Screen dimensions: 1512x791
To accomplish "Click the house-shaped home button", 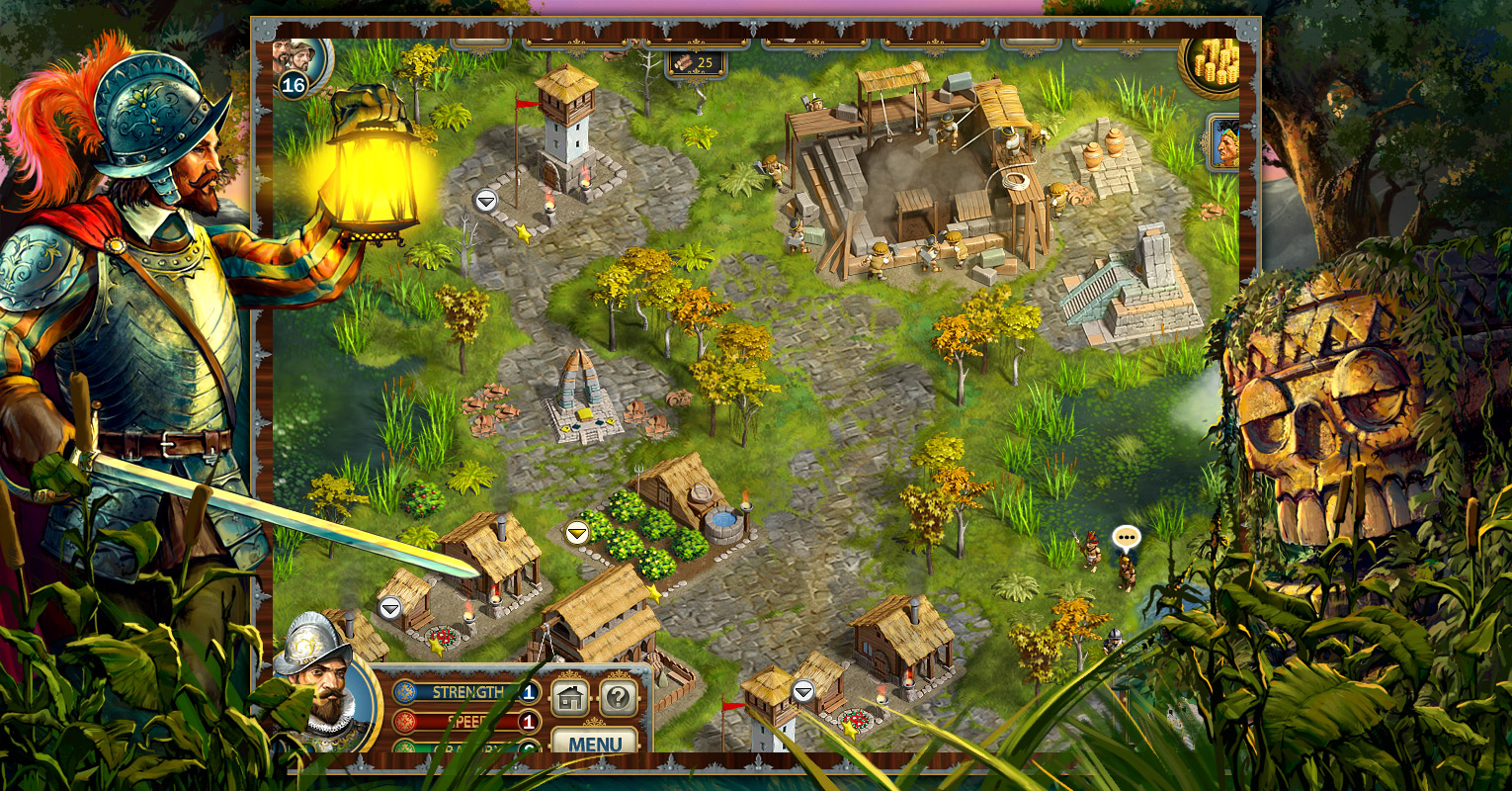I will tap(570, 697).
